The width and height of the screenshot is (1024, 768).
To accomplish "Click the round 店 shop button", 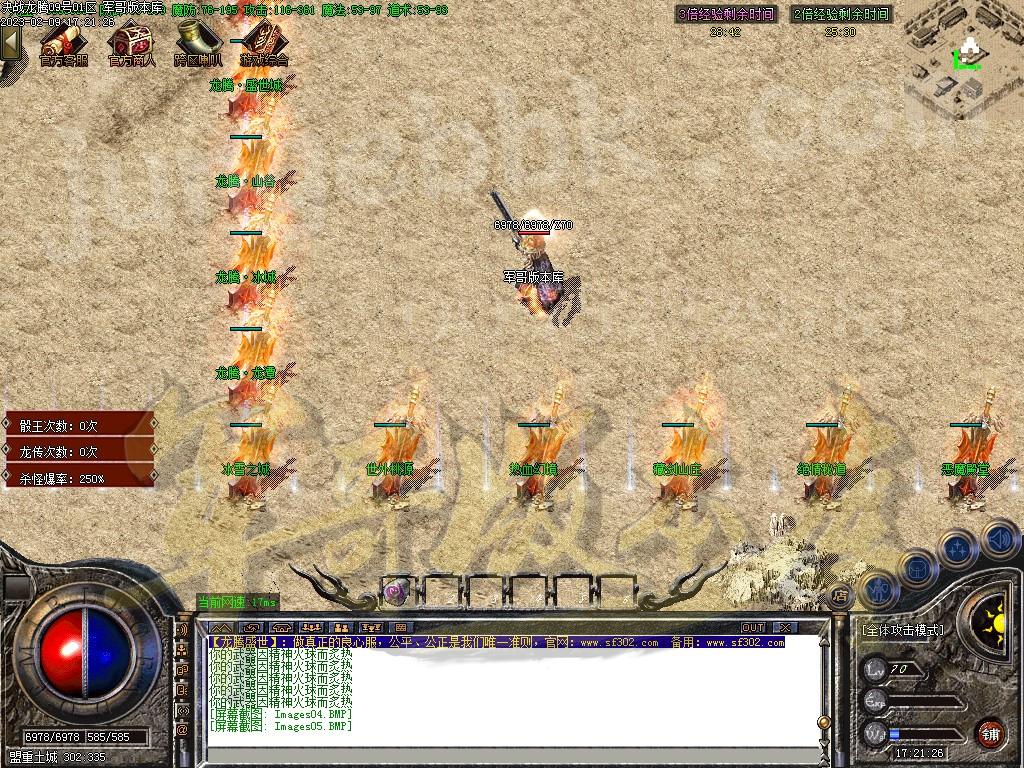I will 840,594.
